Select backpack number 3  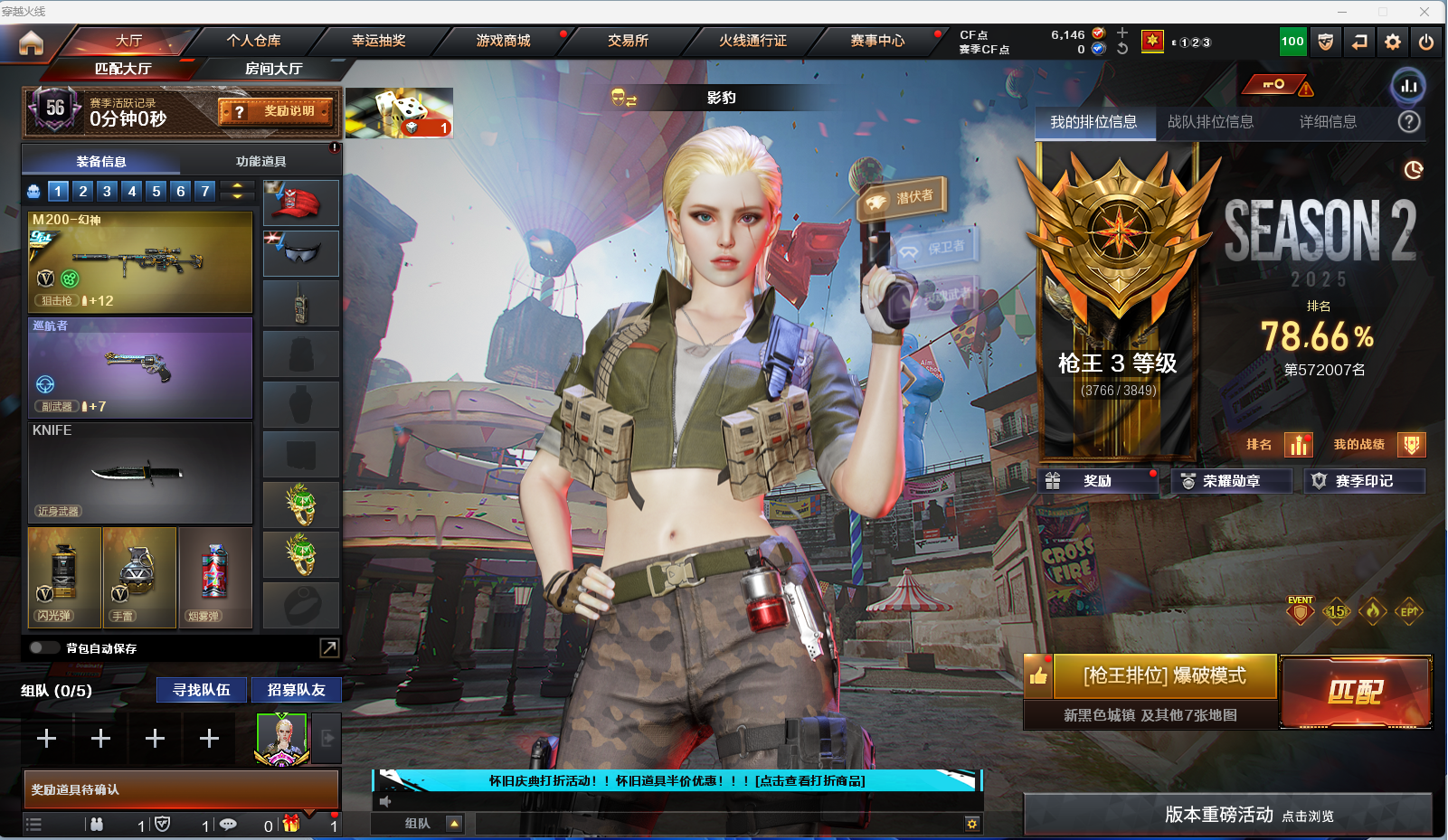pyautogui.click(x=107, y=191)
